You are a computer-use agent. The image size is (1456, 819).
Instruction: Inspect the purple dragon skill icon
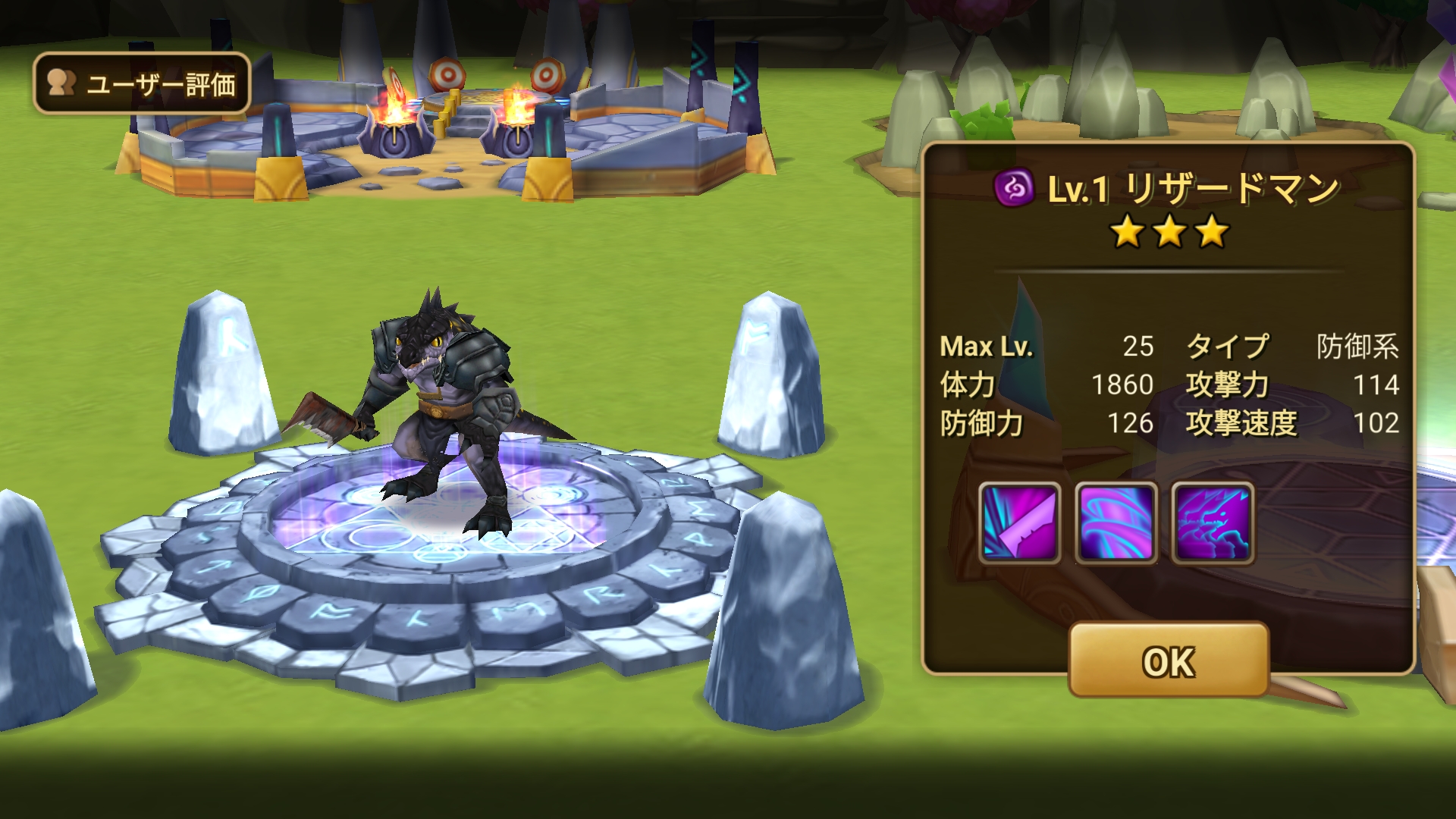click(x=1213, y=523)
